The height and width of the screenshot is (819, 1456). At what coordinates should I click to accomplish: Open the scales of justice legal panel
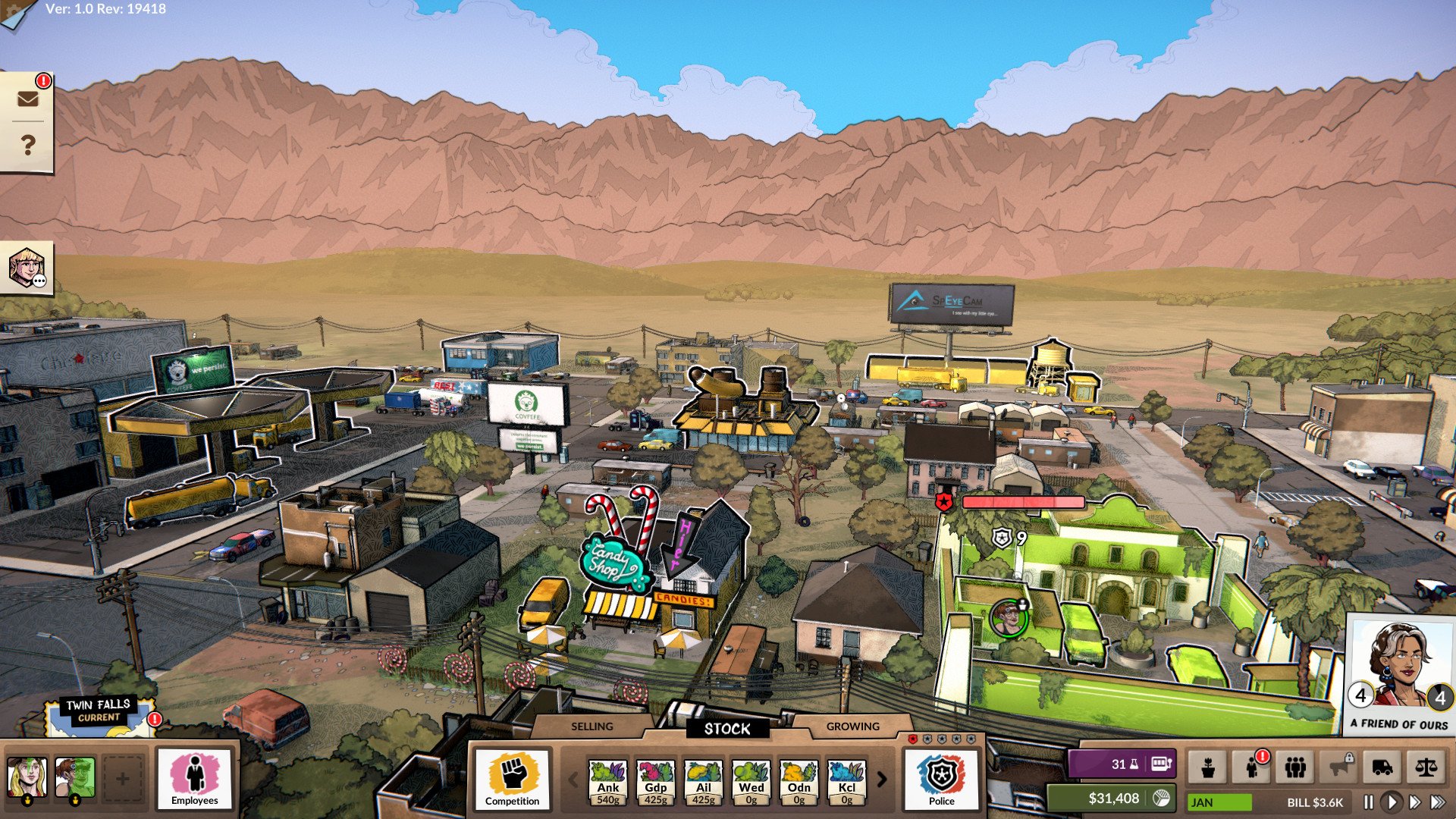[1426, 767]
